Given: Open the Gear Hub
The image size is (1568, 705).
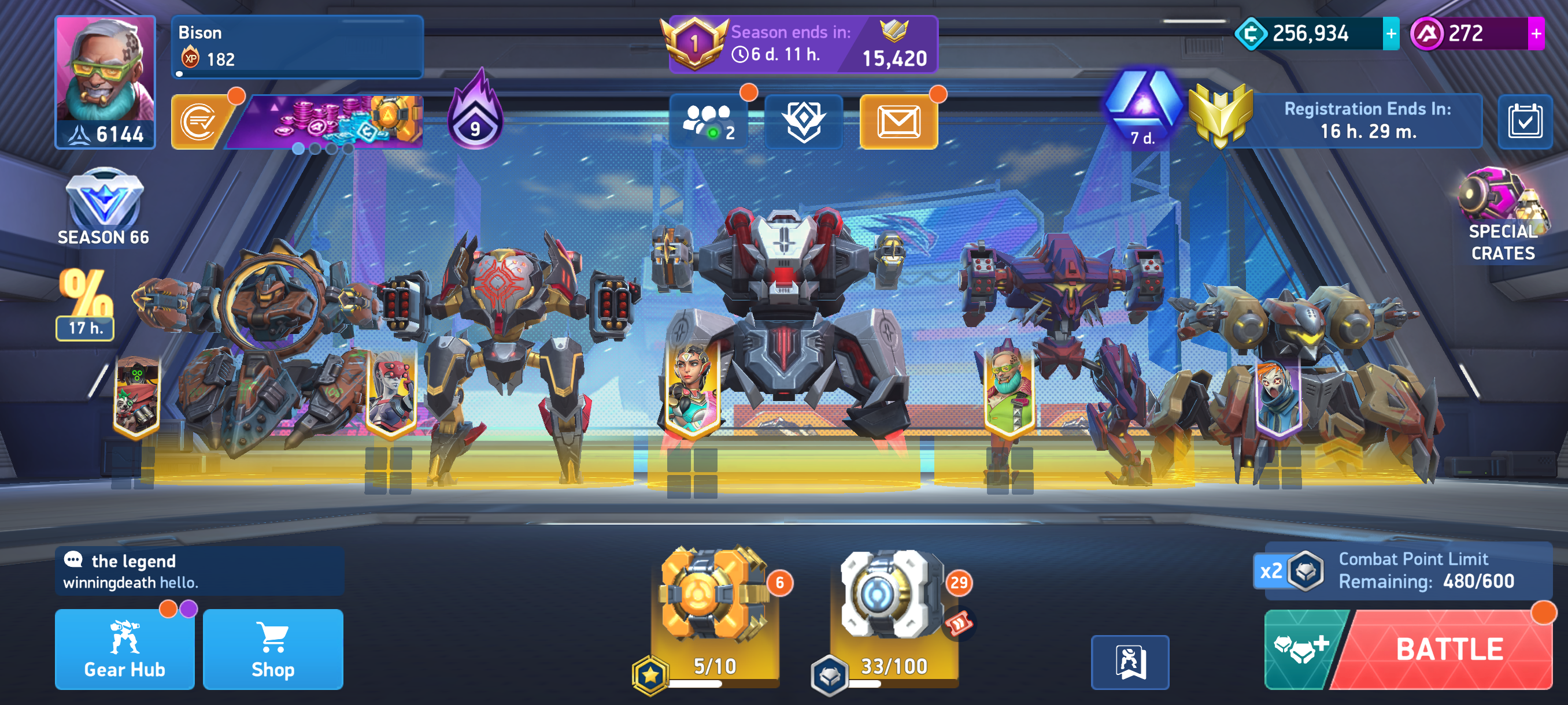Looking at the screenshot, I should pos(125,650).
